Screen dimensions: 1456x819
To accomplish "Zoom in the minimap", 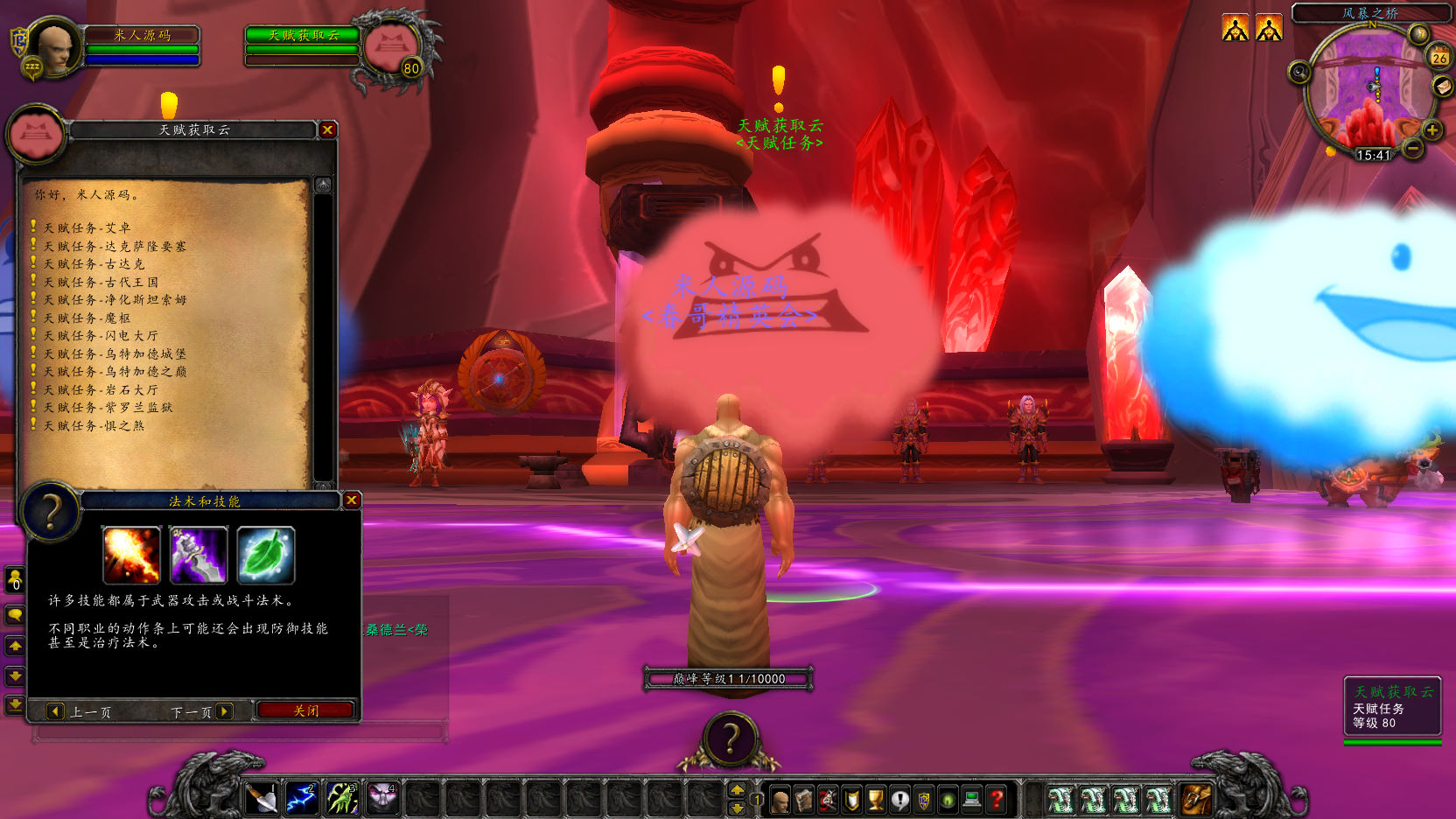I will point(1431,130).
